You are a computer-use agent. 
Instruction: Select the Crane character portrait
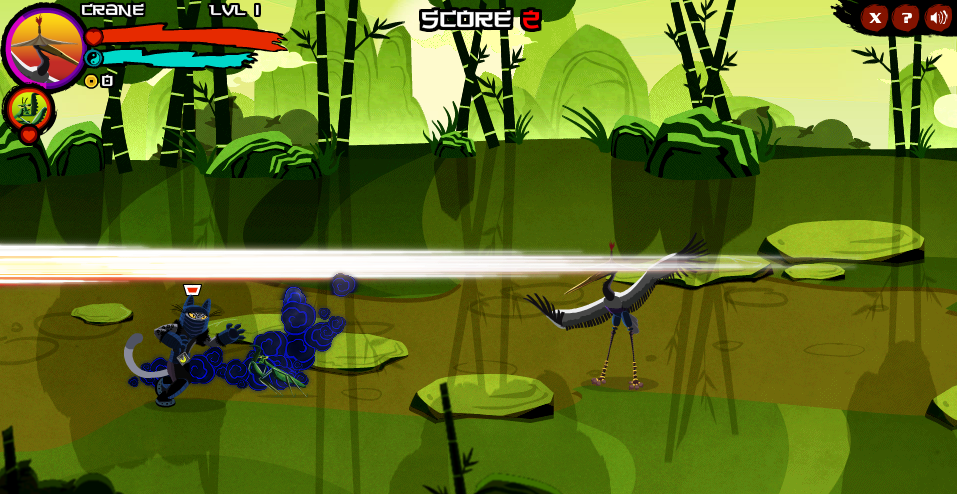click(44, 46)
